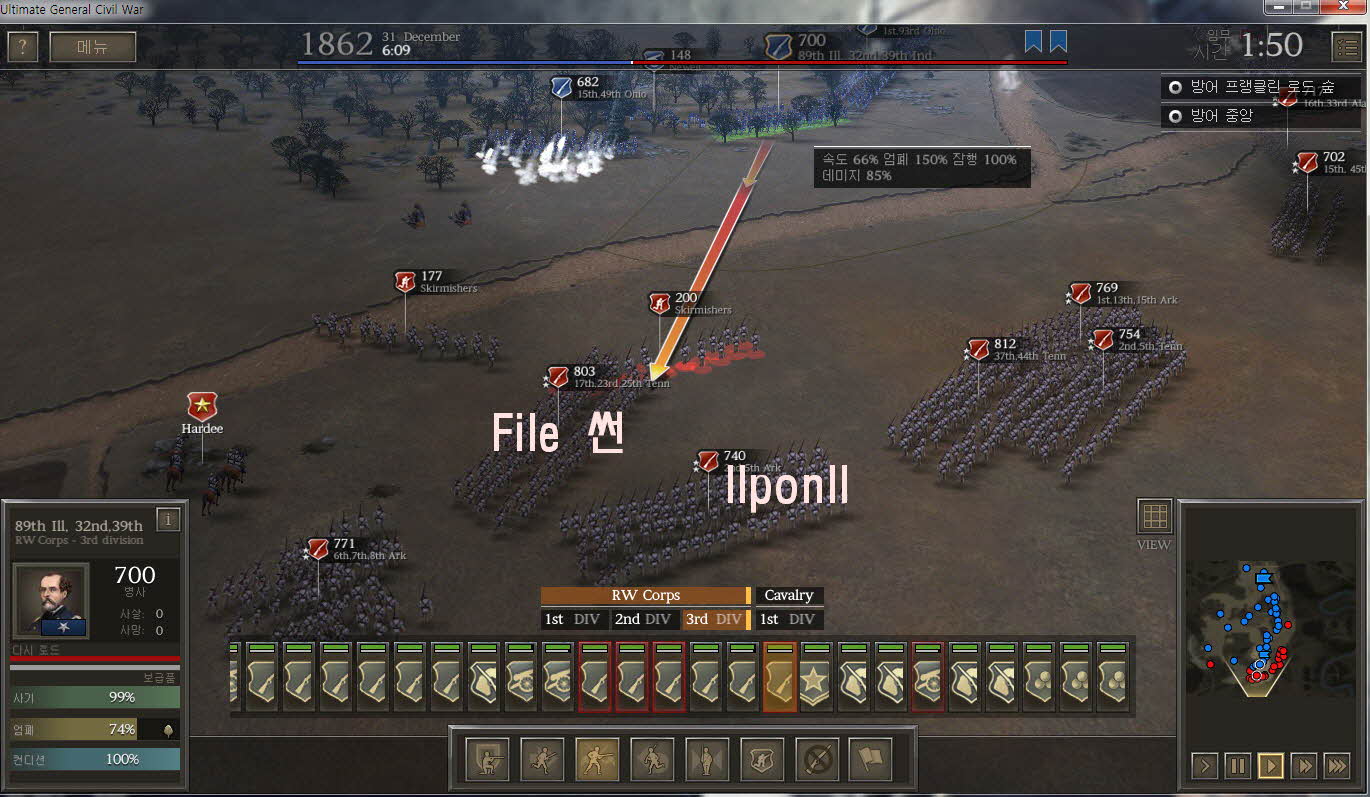
Task: Pause the battle
Action: [x=1238, y=766]
